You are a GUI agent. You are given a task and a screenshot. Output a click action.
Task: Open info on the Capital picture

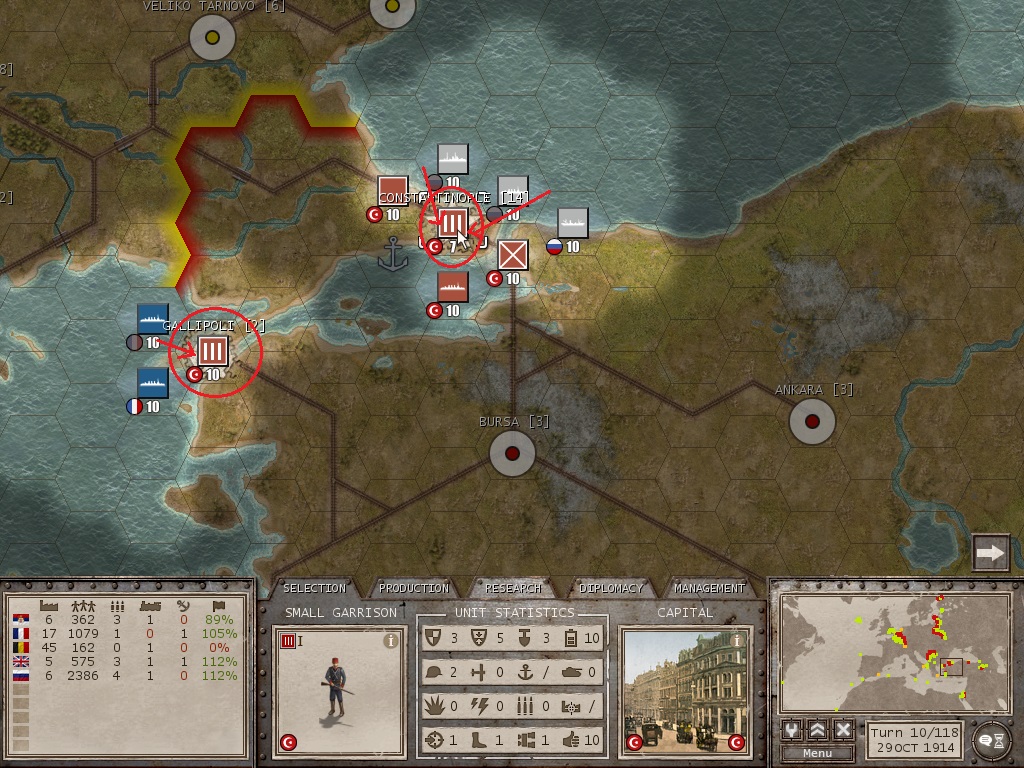[738, 640]
